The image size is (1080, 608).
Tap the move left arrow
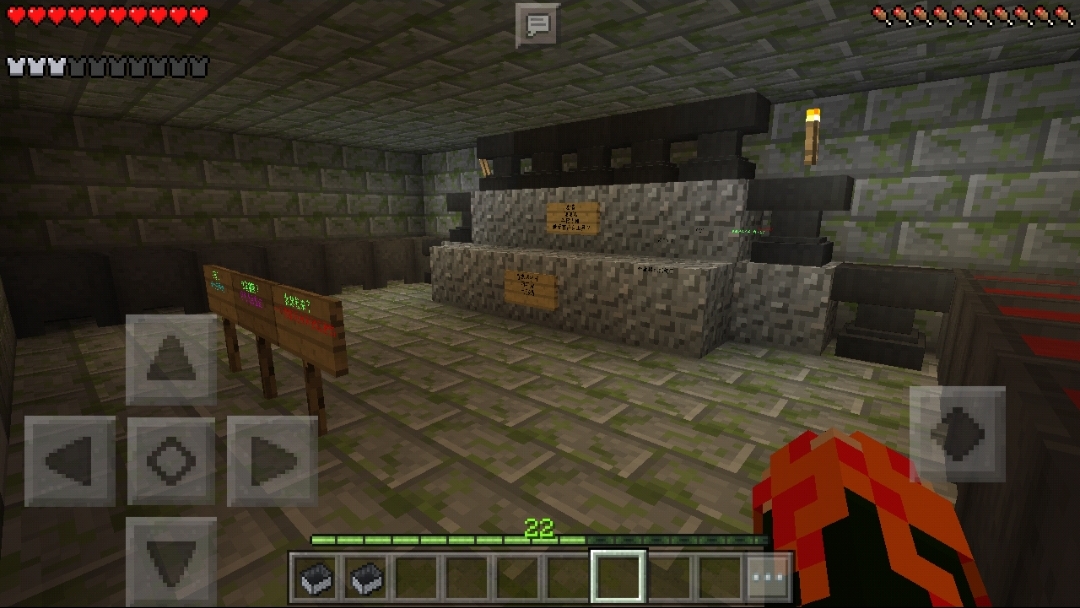coord(70,461)
